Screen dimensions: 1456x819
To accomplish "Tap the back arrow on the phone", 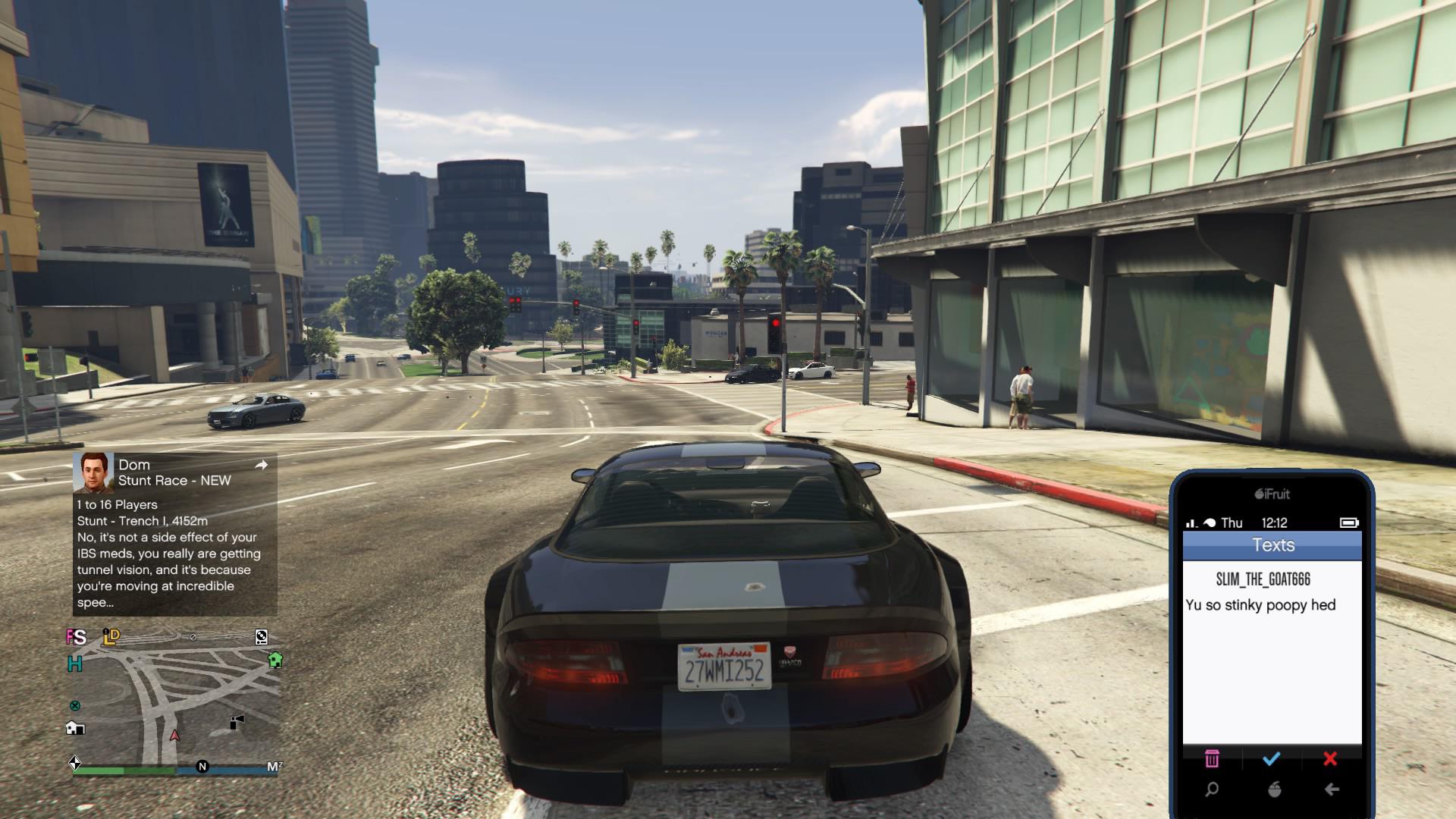I will [x=1332, y=790].
